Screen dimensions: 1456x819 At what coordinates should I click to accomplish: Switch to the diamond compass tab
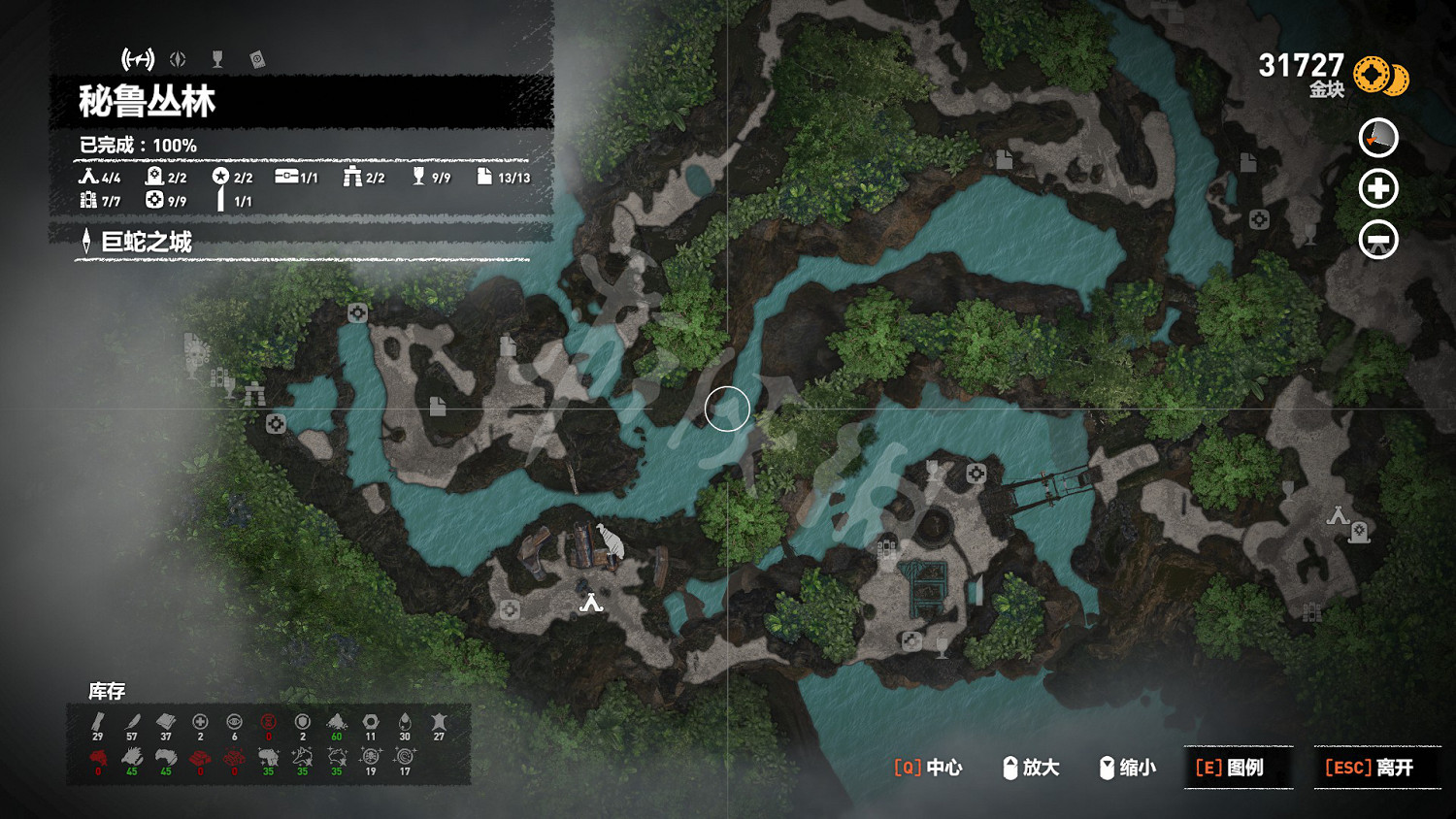tap(178, 60)
